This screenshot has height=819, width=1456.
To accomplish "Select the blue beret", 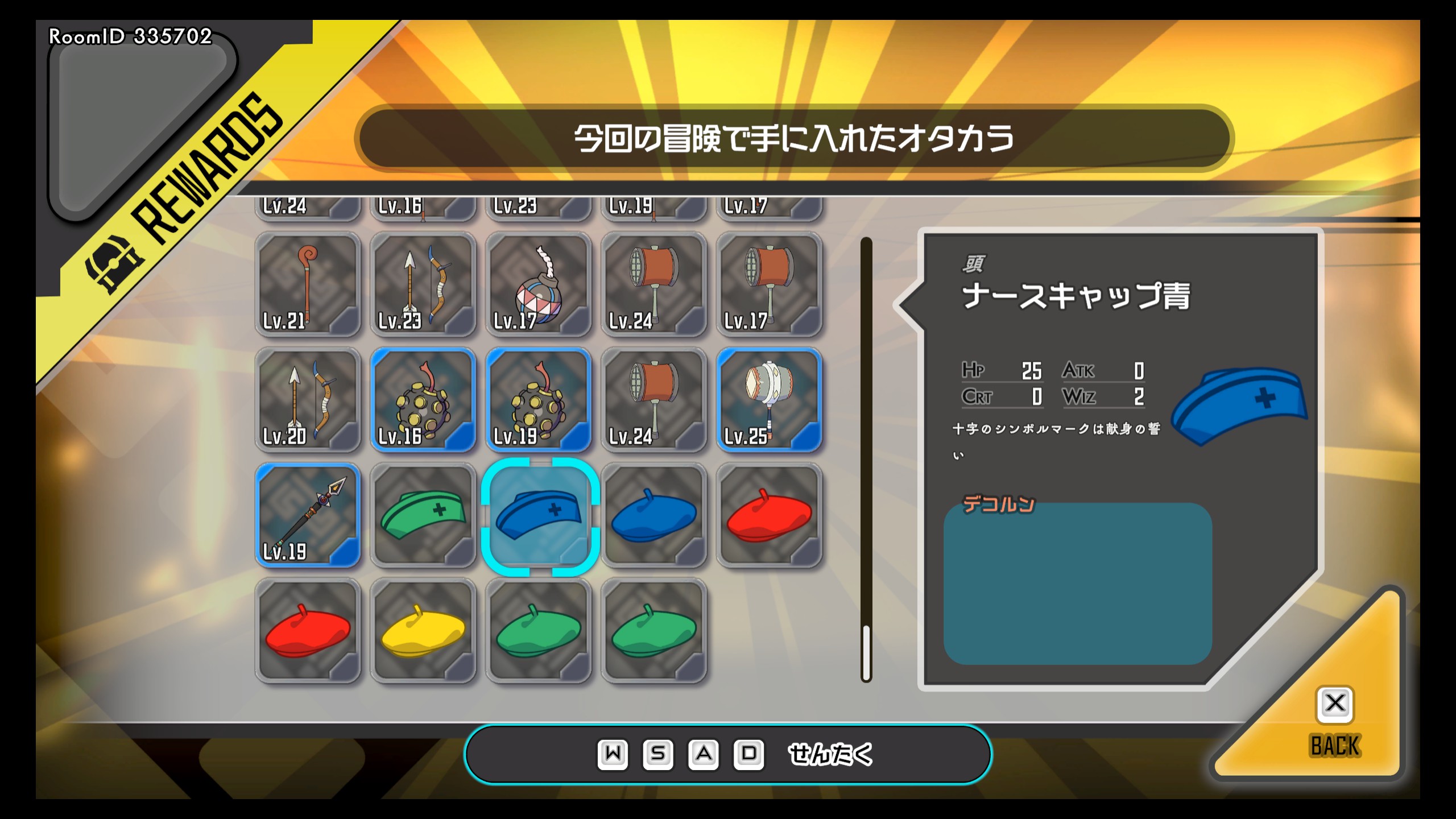I will pos(653,515).
